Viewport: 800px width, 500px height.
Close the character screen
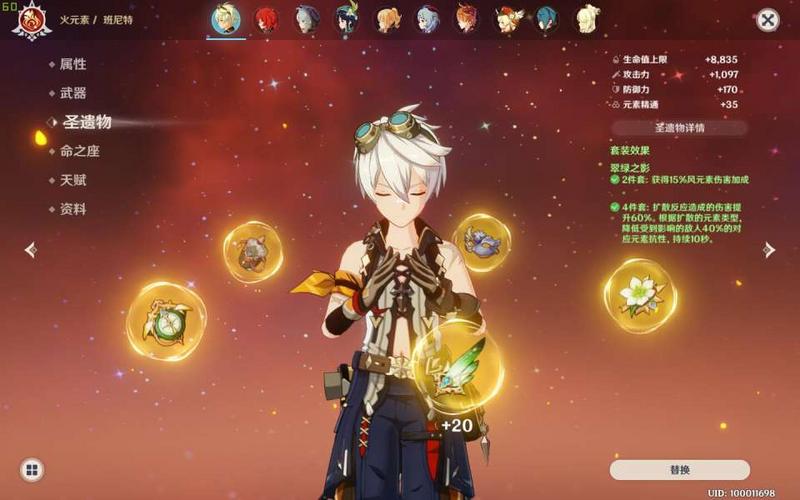(767, 20)
